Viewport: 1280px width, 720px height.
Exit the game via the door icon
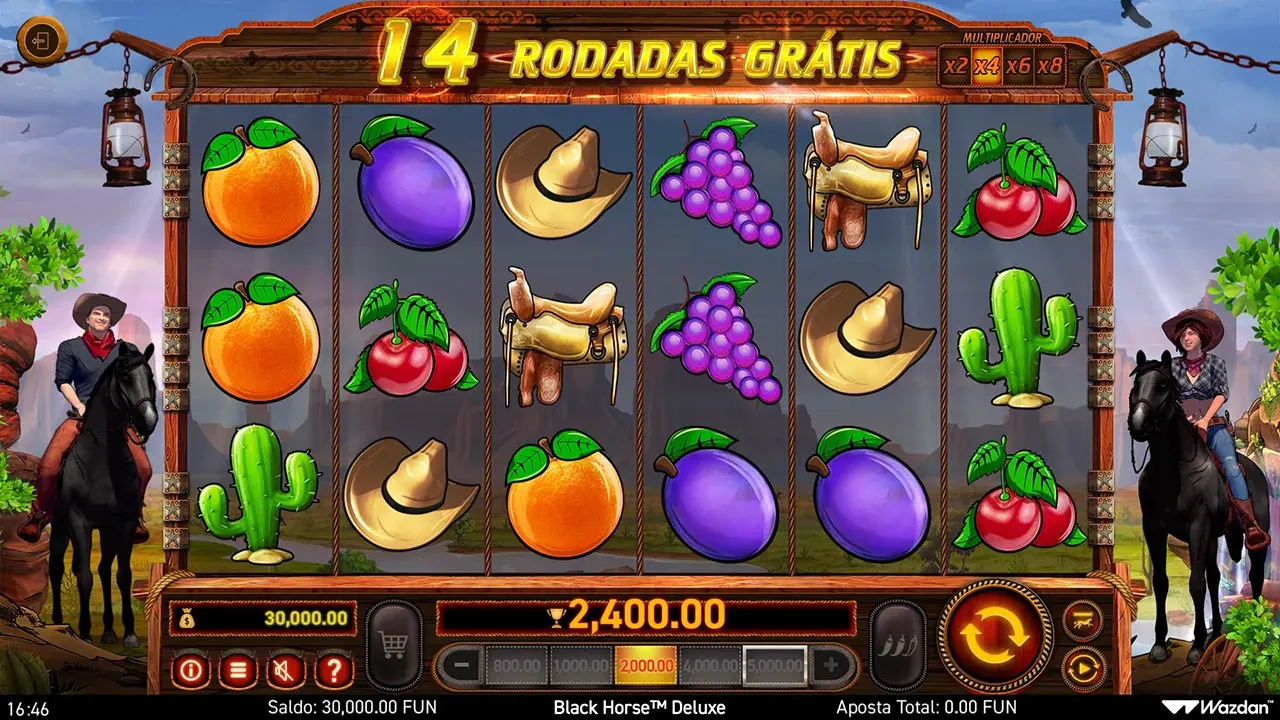point(41,42)
